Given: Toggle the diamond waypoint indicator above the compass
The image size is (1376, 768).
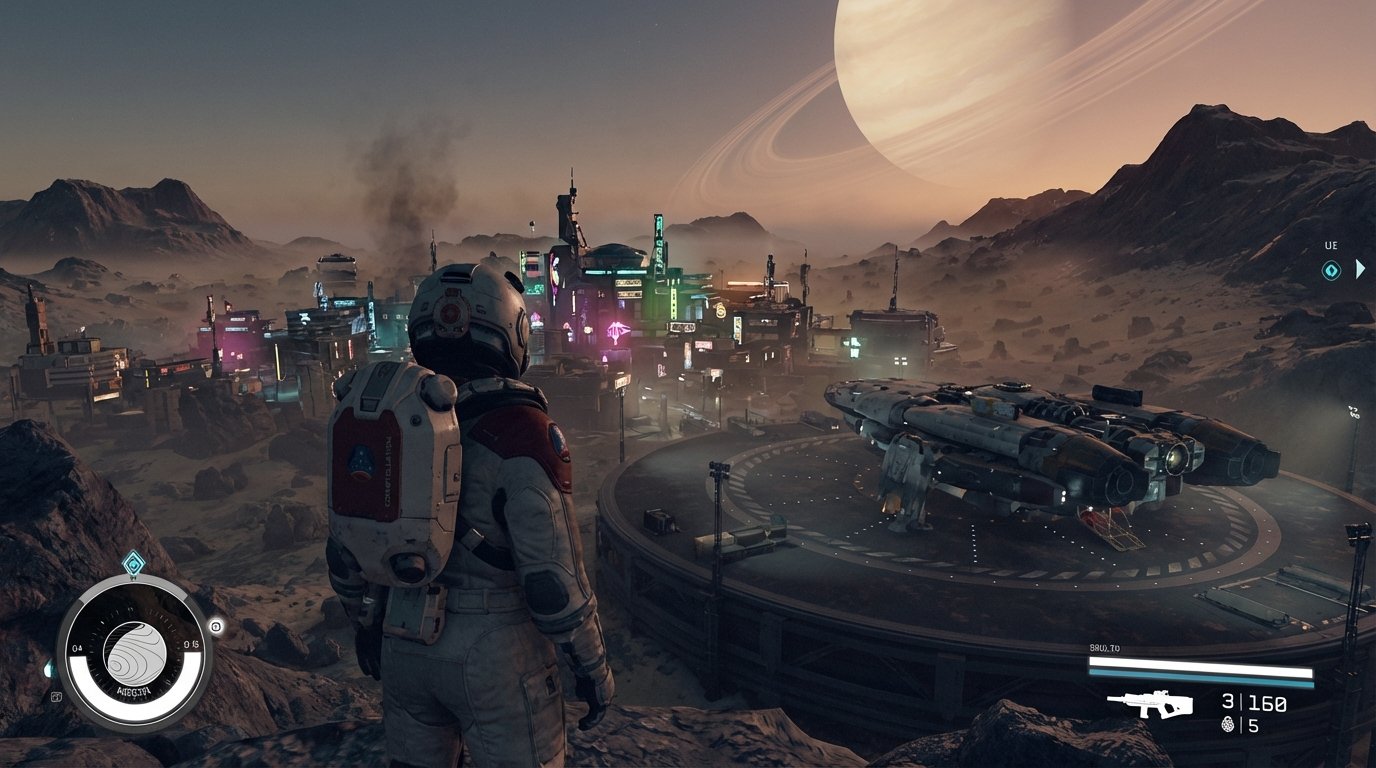Looking at the screenshot, I should (x=134, y=562).
